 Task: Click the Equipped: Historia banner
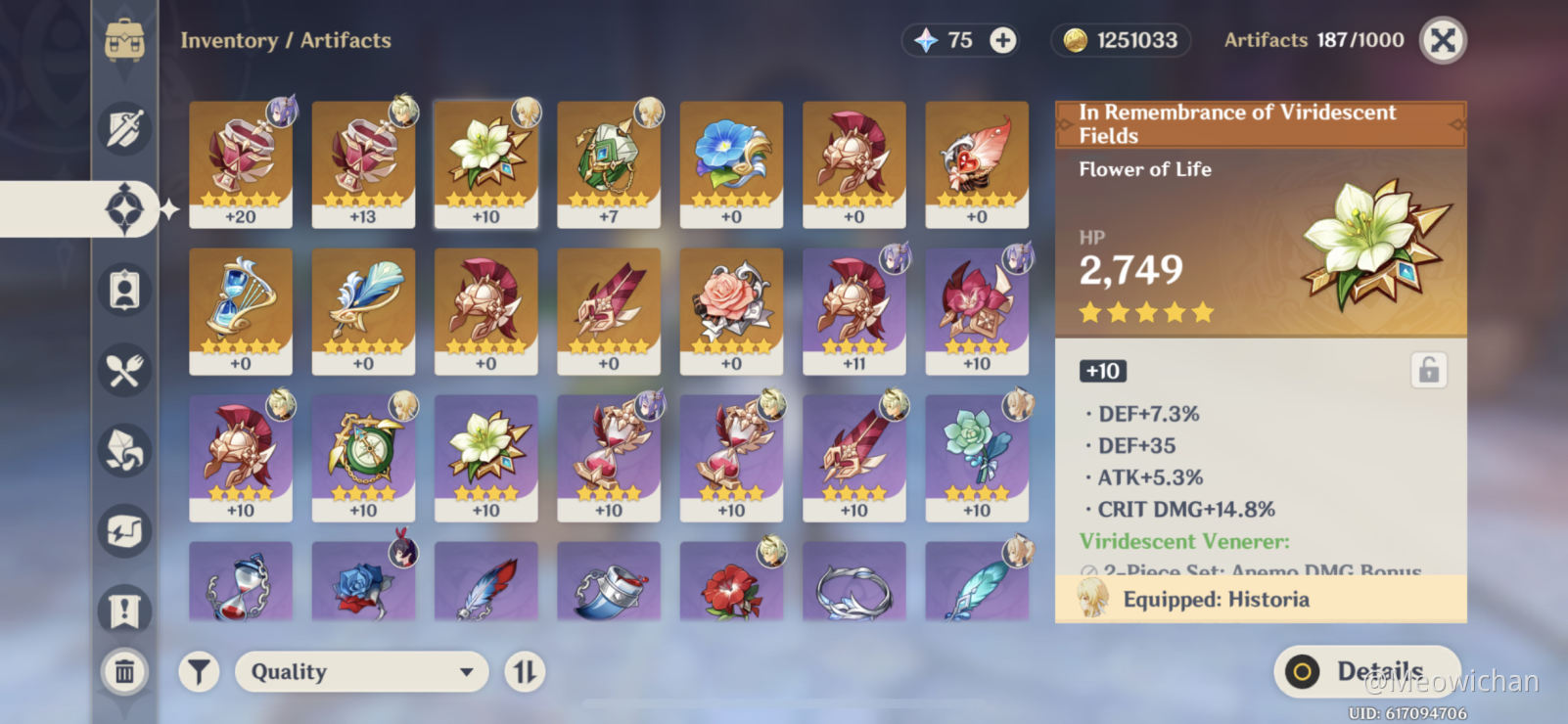tap(1259, 600)
